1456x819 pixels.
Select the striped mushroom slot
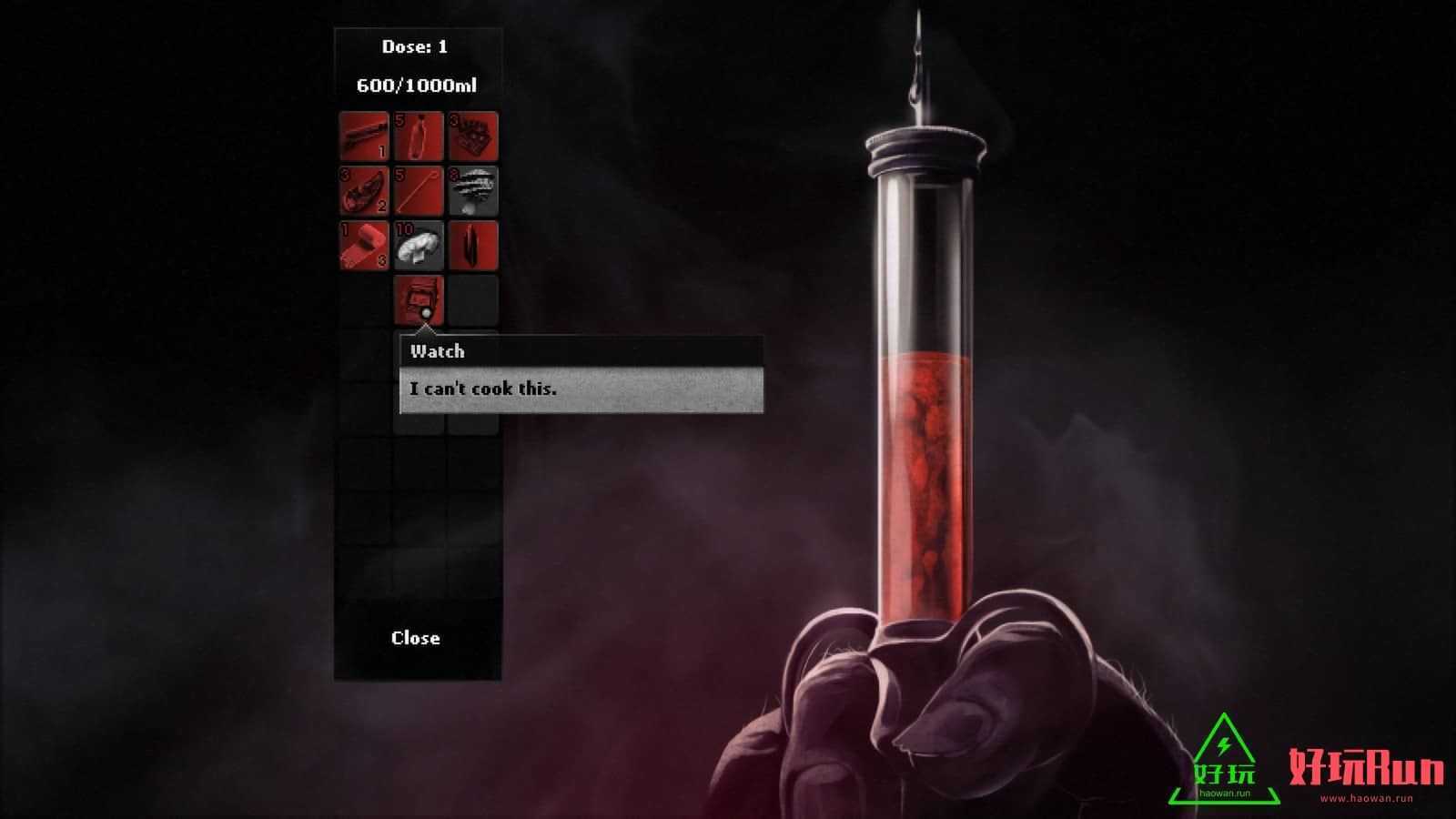[473, 191]
